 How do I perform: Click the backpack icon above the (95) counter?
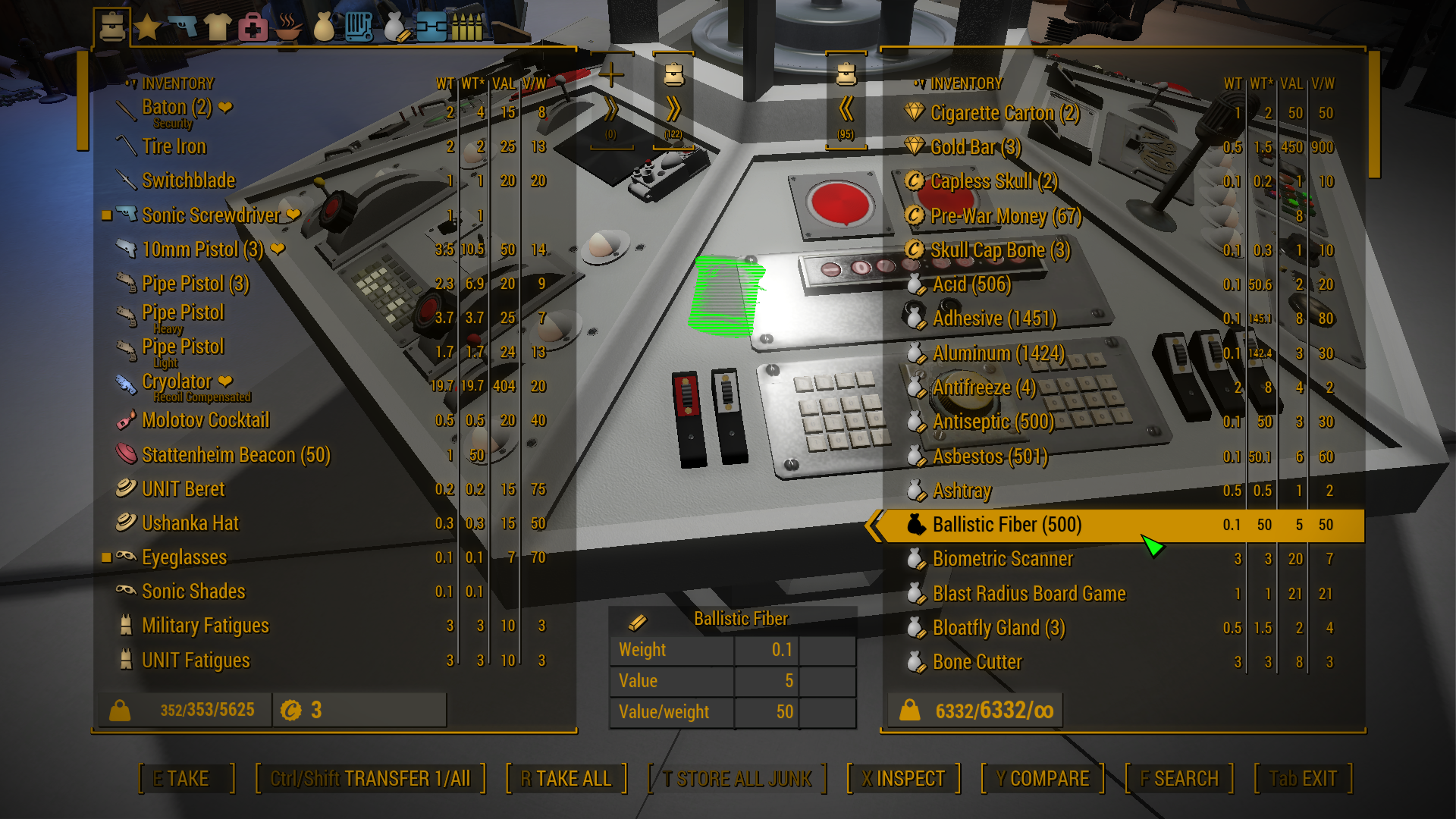[847, 73]
